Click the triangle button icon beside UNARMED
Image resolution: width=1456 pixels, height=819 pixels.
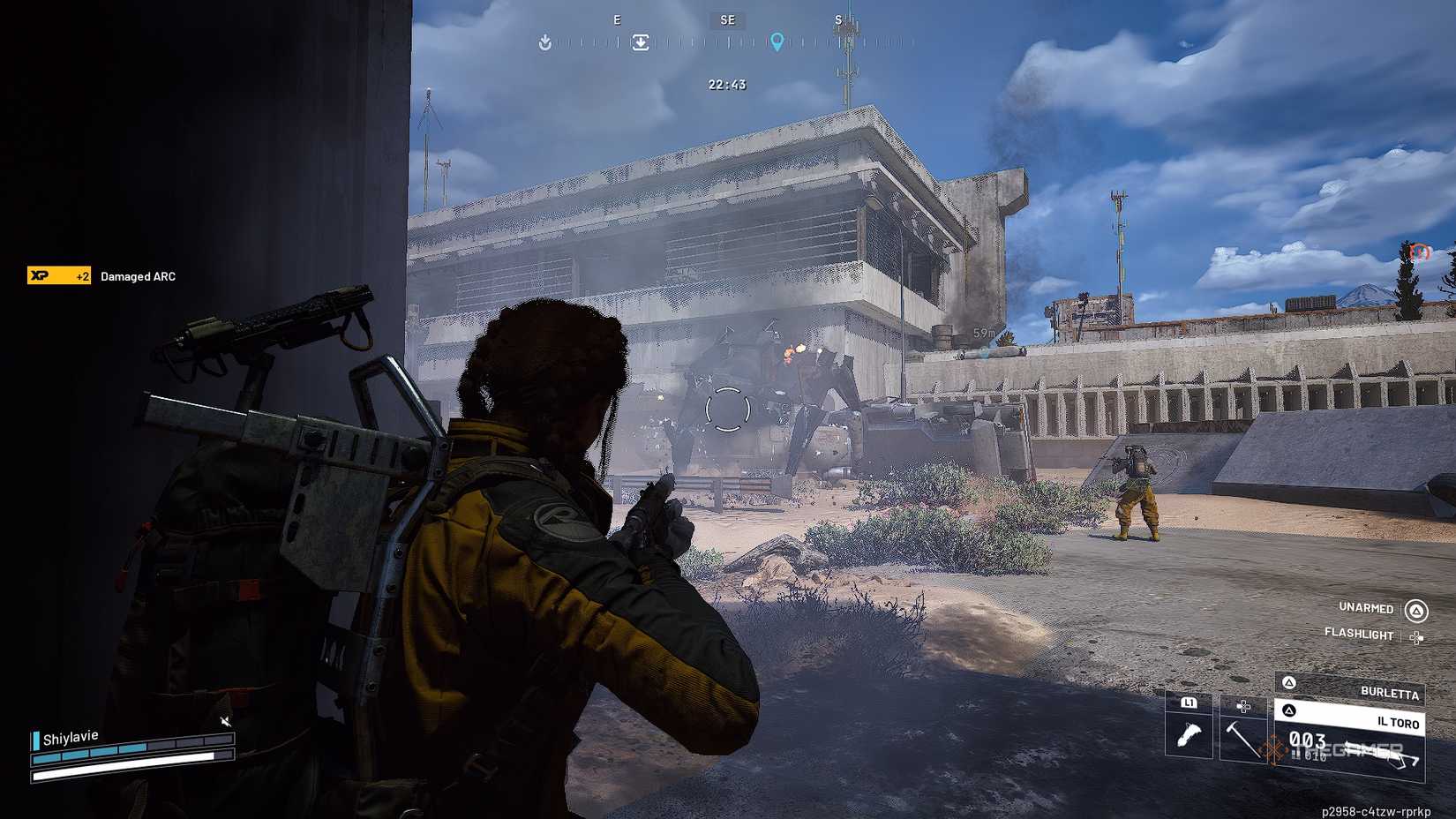tap(1417, 609)
